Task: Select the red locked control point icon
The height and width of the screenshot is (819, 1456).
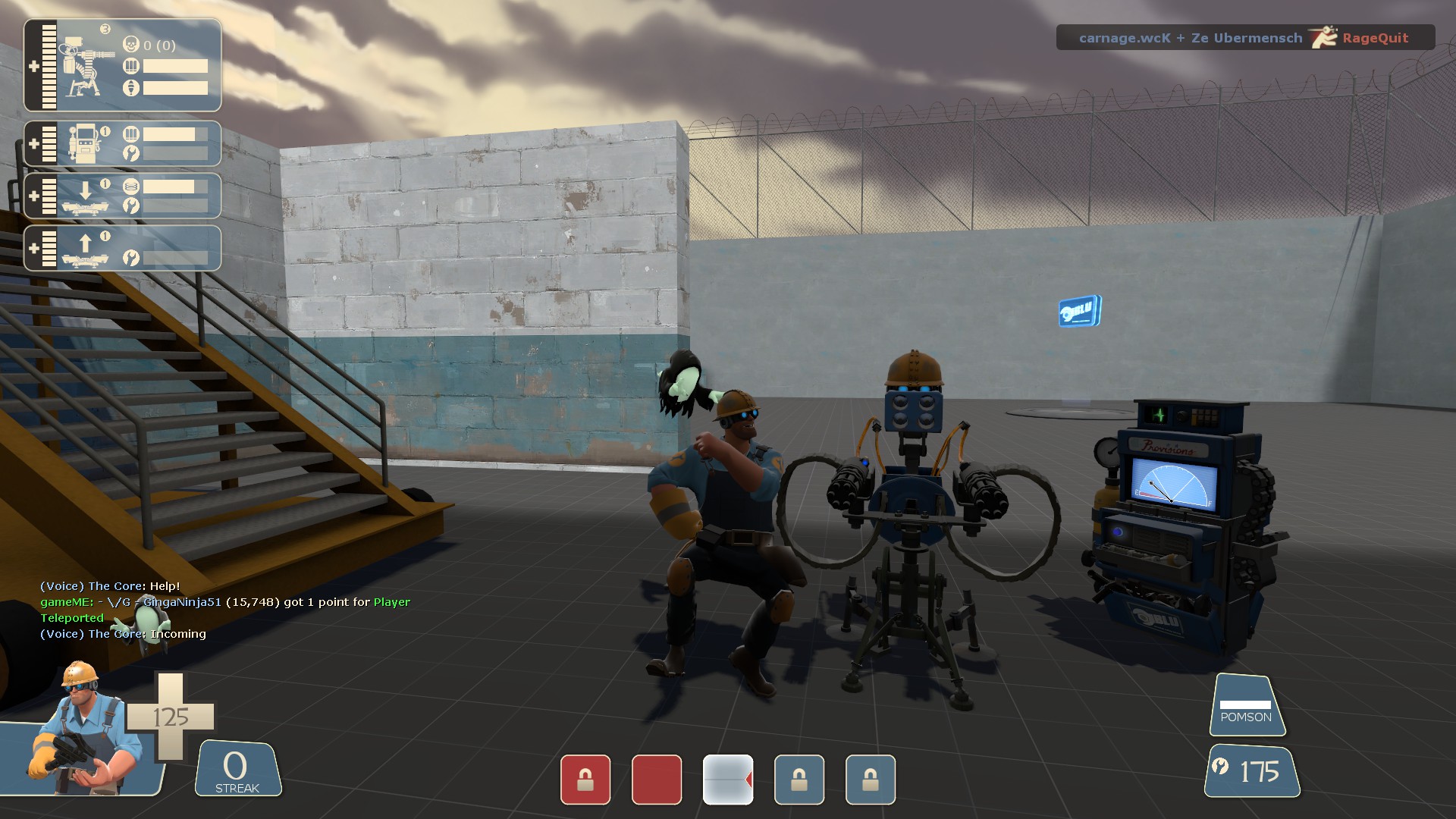Action: click(x=585, y=780)
